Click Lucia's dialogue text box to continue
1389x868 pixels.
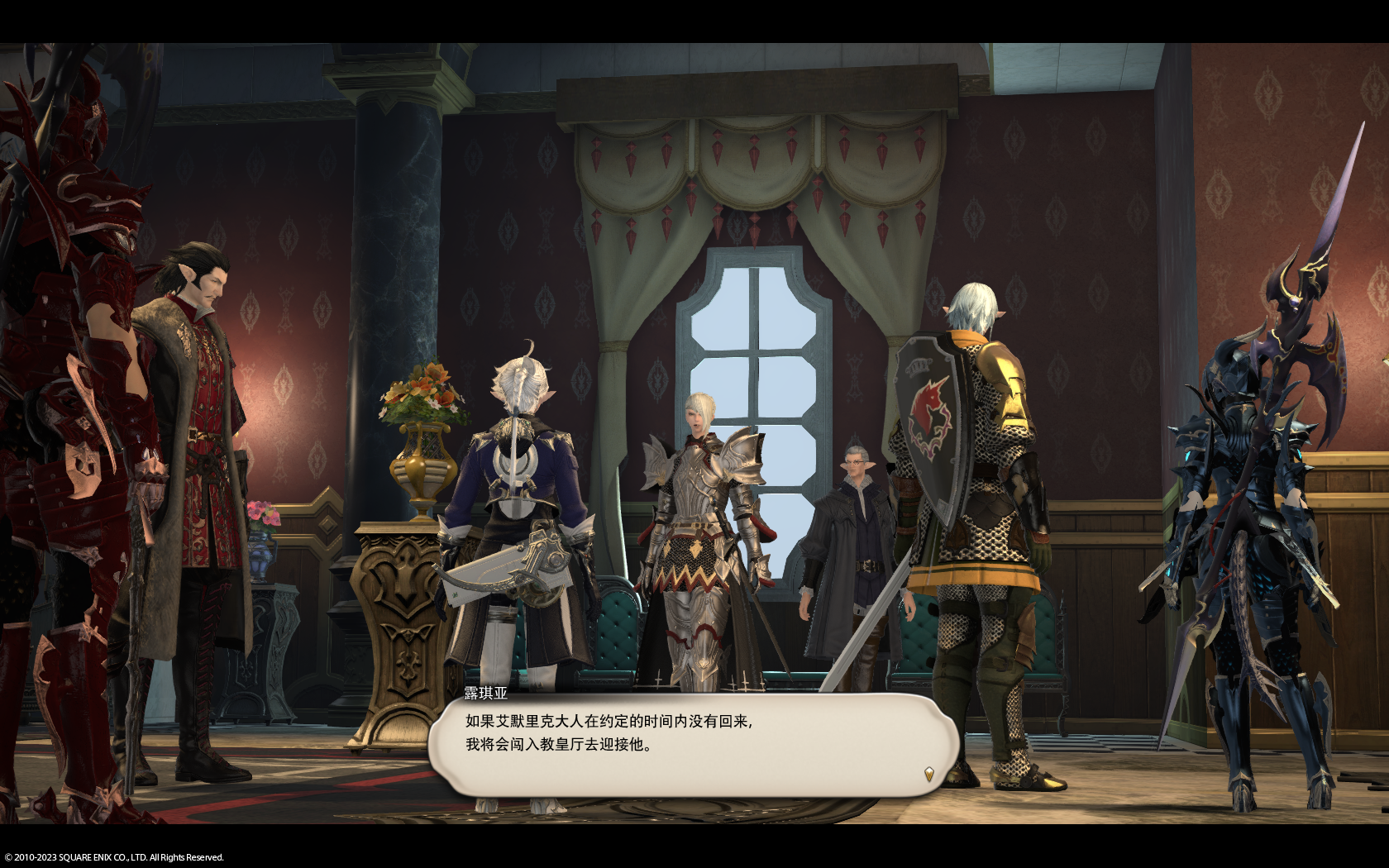point(693,744)
